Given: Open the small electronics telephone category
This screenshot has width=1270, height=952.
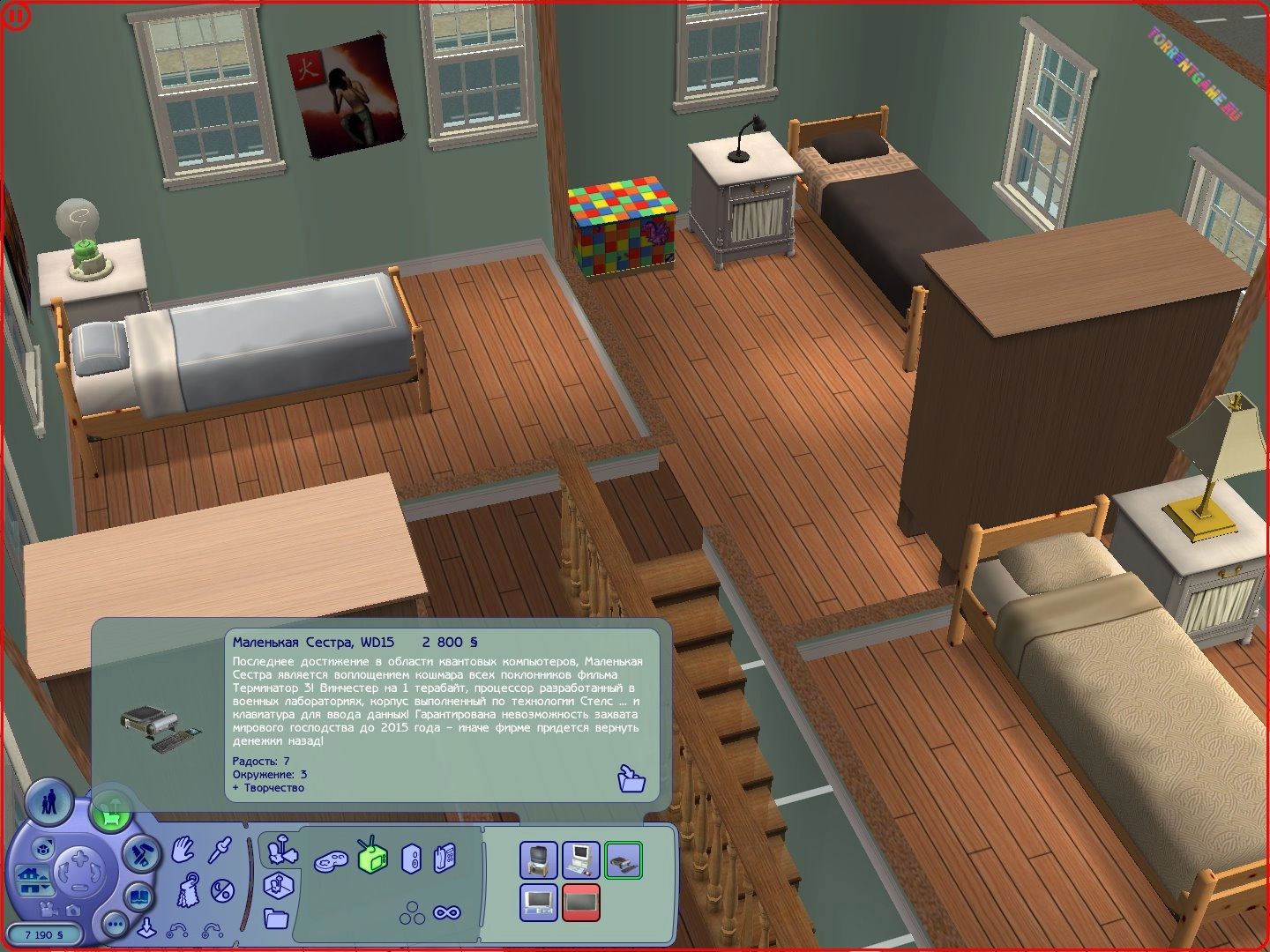Looking at the screenshot, I should point(445,858).
